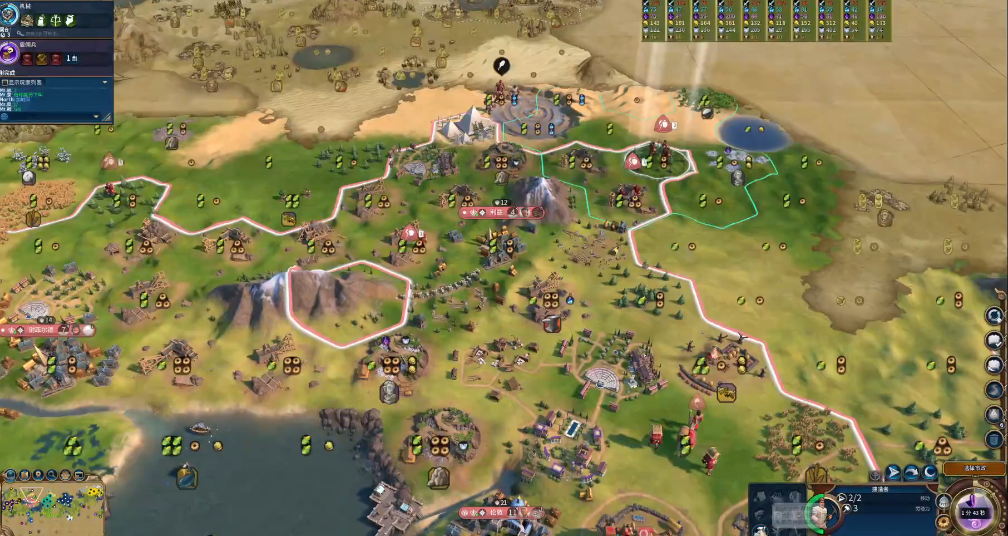This screenshot has width=1008, height=536.
Task: Select the builder unit portrait
Action: pyautogui.click(x=820, y=510)
